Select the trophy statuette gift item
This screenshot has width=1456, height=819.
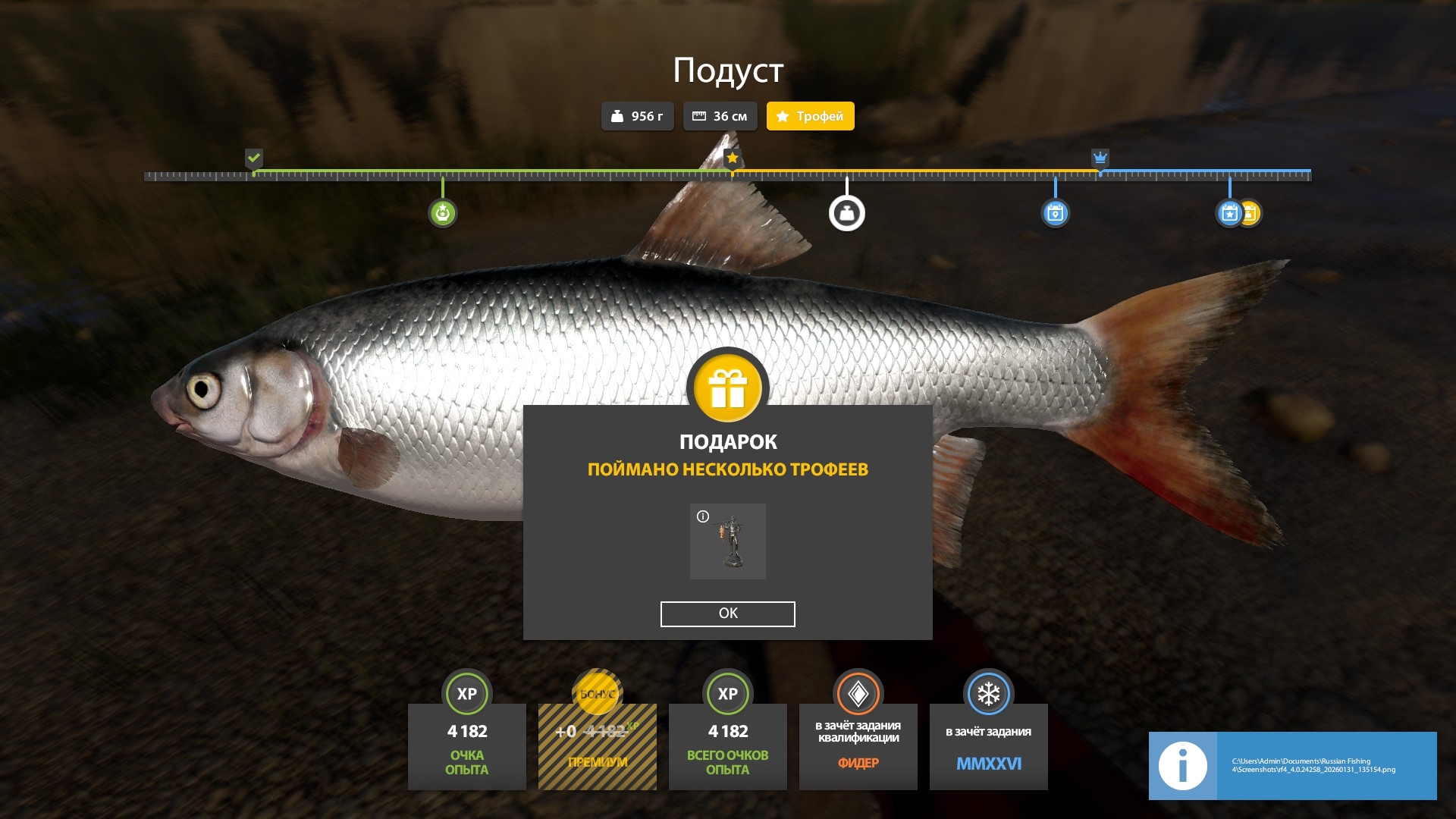coord(728,541)
